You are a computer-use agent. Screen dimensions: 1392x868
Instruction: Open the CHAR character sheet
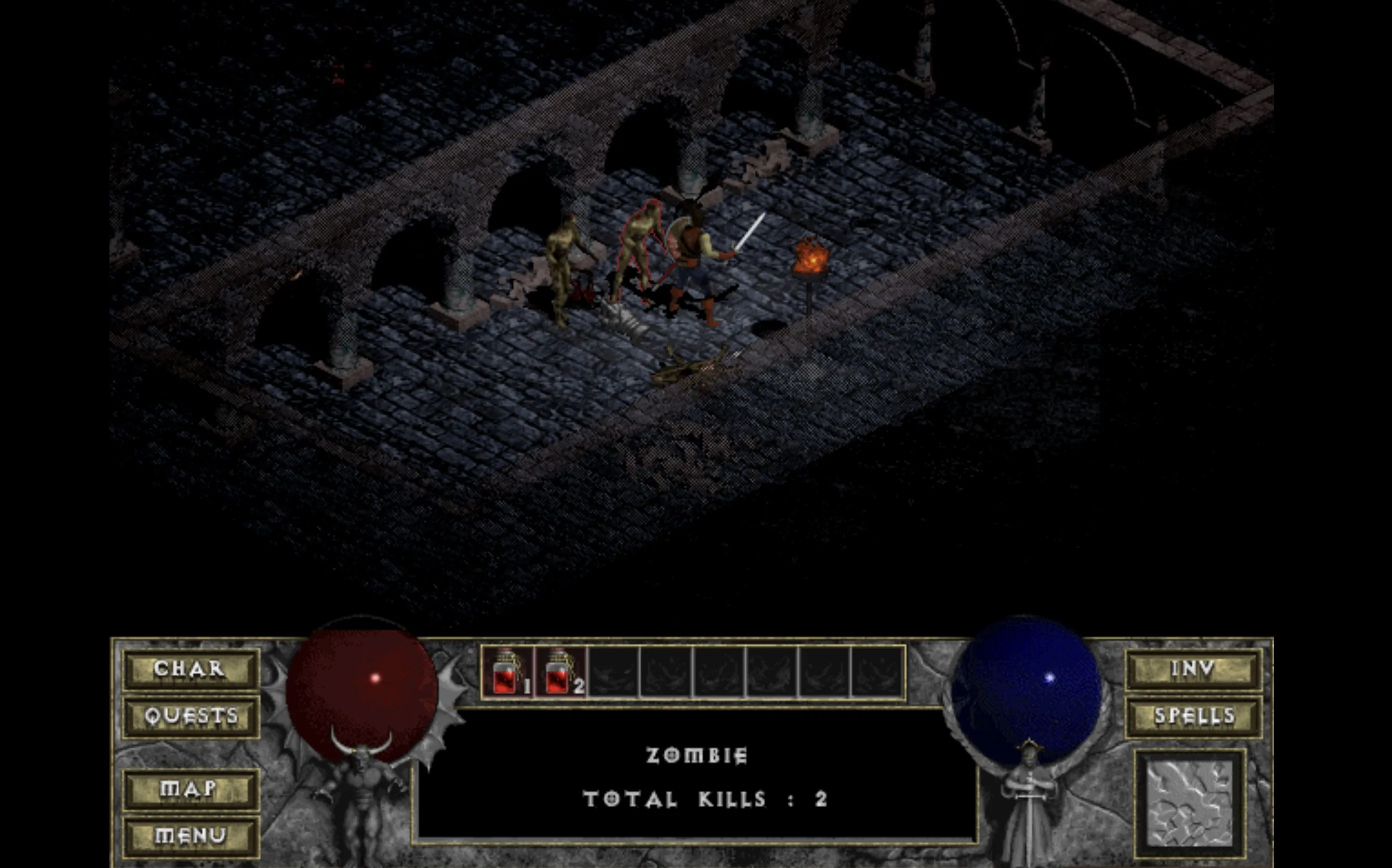pyautogui.click(x=190, y=669)
